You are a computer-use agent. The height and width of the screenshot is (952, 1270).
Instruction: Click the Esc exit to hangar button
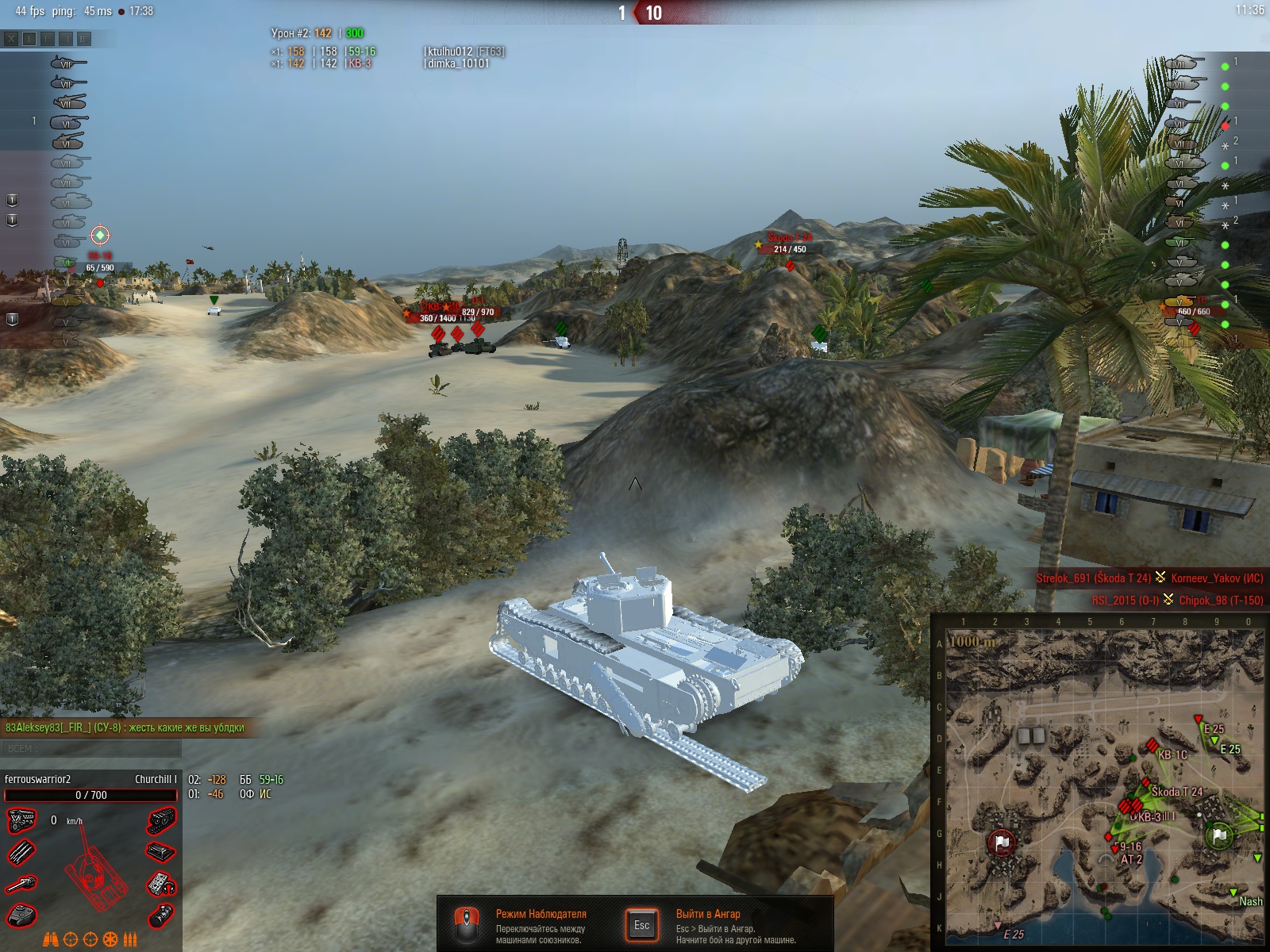point(641,925)
